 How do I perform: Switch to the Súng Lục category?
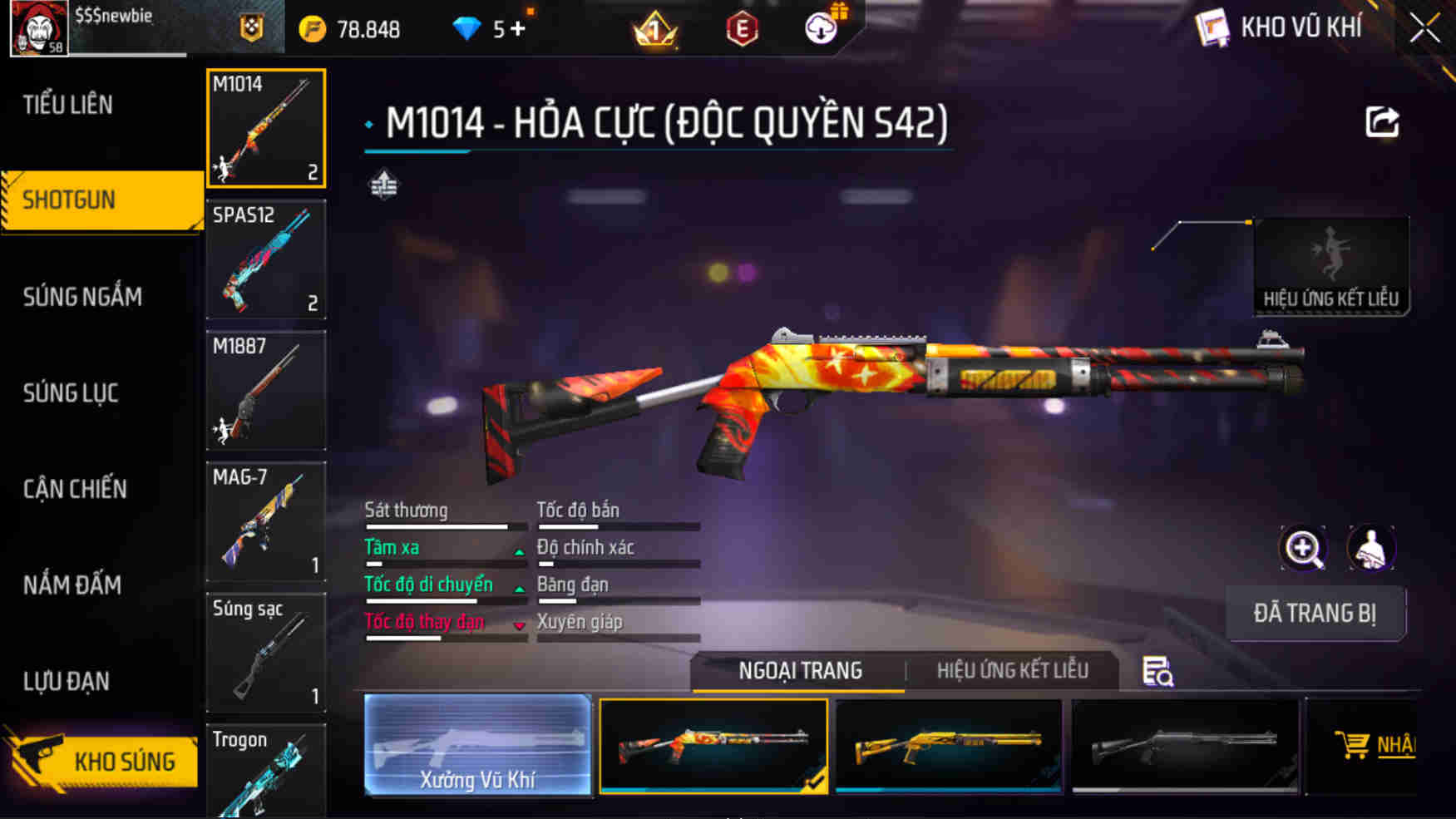click(71, 392)
